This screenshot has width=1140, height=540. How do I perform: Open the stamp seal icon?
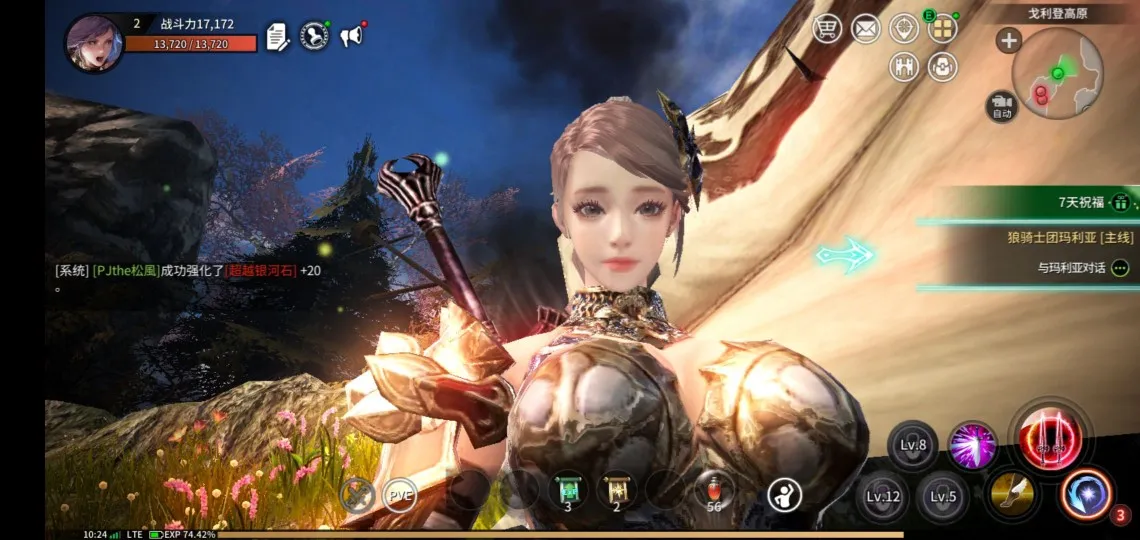point(314,37)
